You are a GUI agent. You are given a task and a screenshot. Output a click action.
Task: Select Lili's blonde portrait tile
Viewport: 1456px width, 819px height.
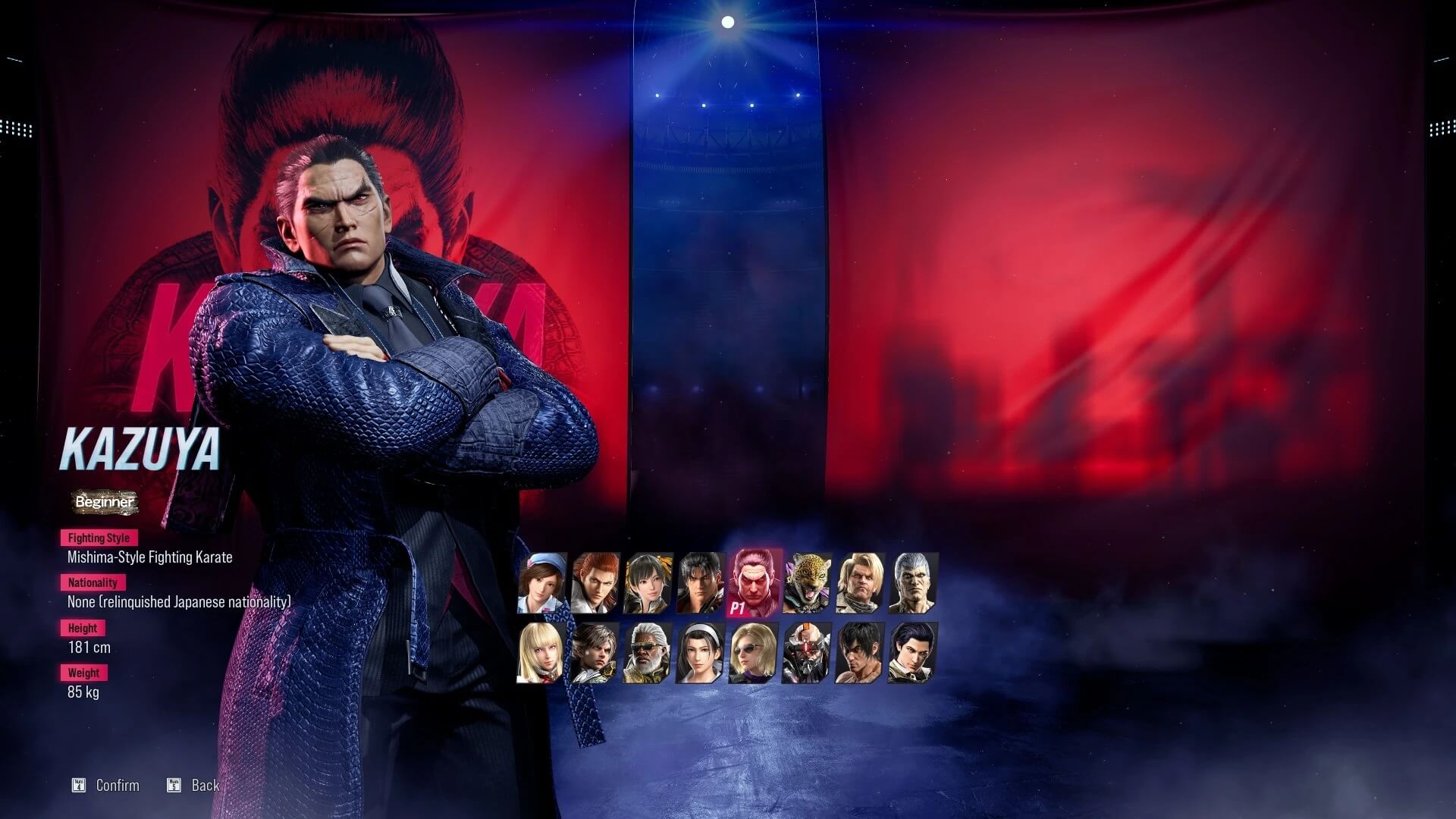tap(541, 653)
